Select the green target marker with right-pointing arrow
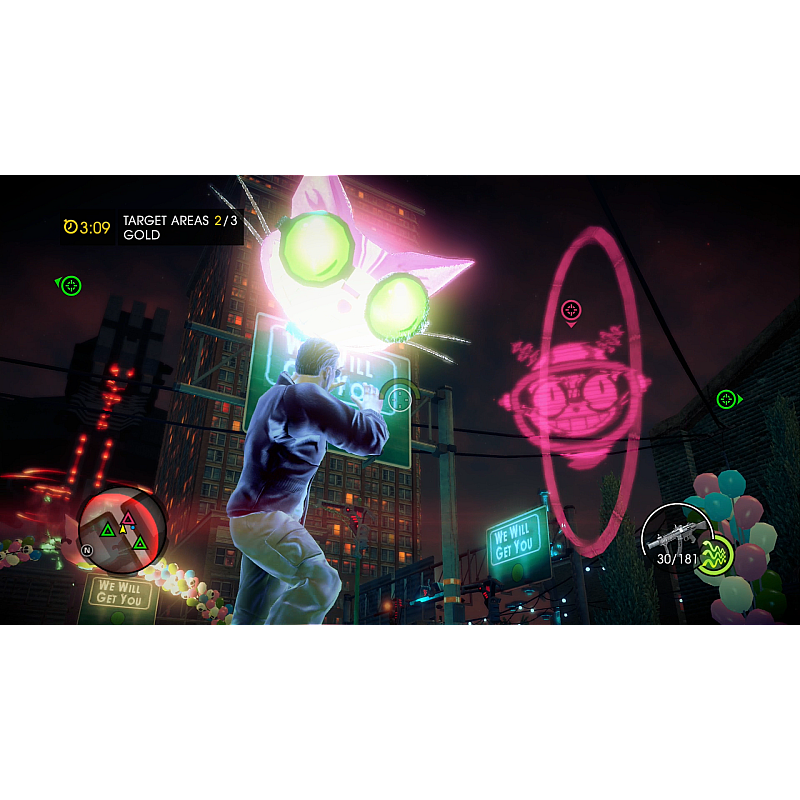Screen dimensions: 800x800 [726, 400]
